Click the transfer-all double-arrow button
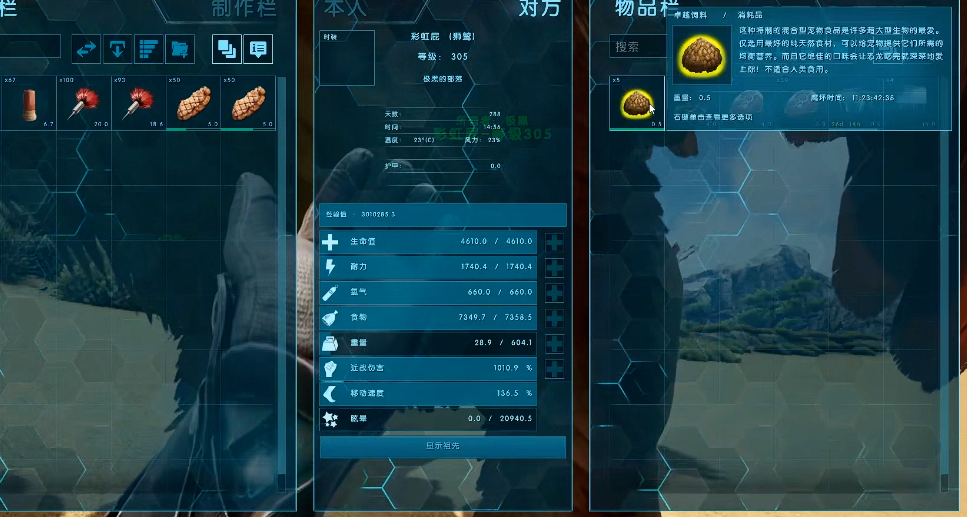Image resolution: width=967 pixels, height=517 pixels. click(x=87, y=48)
